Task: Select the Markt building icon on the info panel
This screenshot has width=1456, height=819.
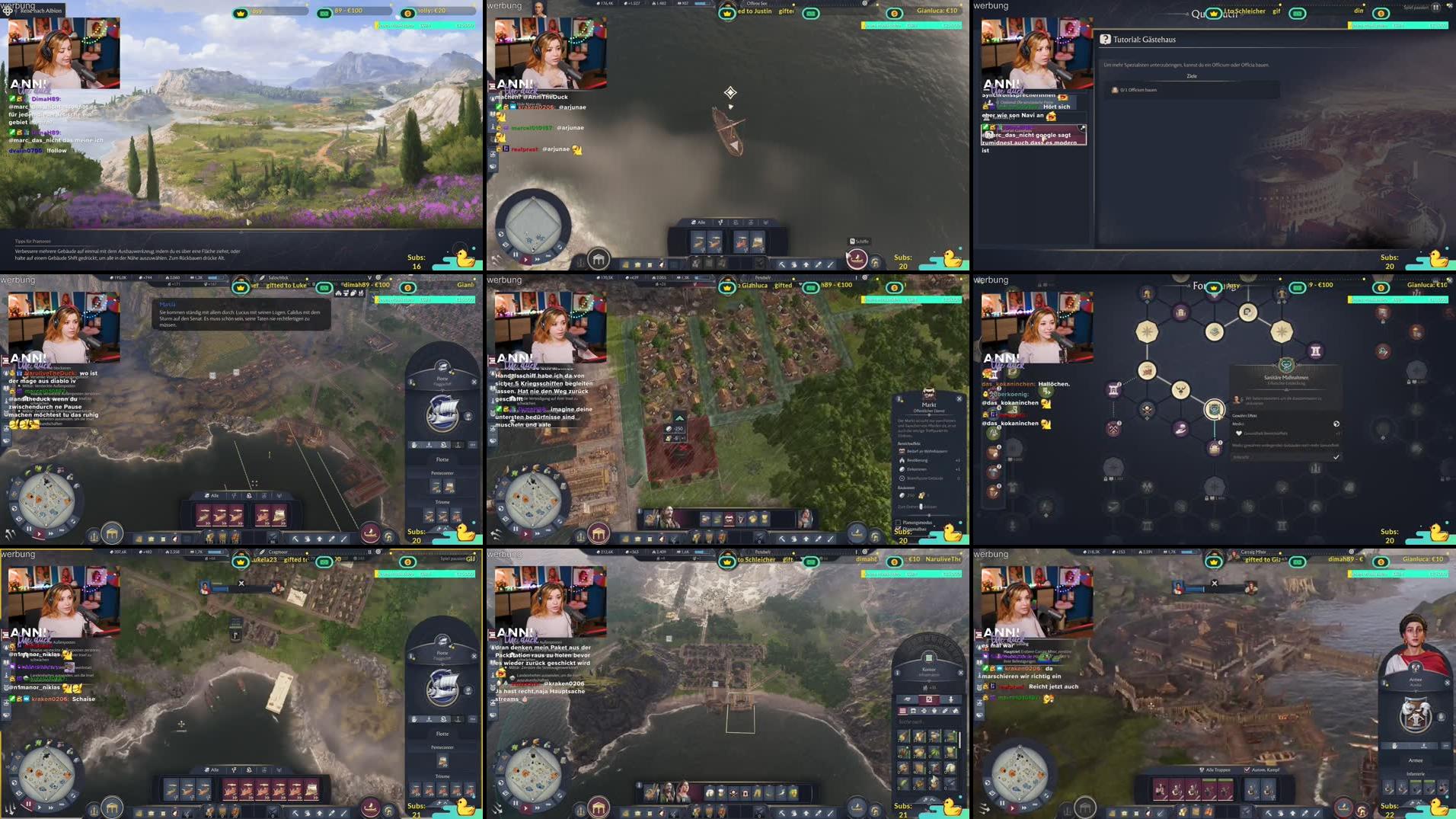Action: (930, 393)
